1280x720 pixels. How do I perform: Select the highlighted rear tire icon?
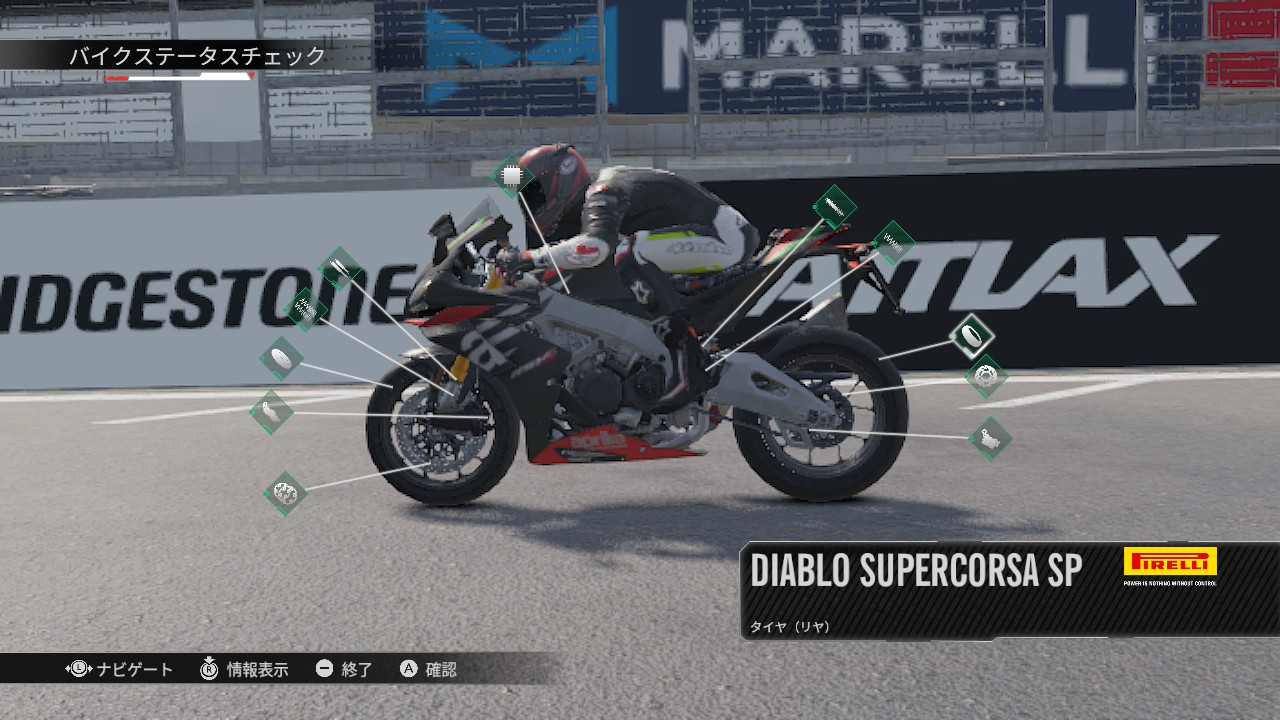tap(971, 336)
